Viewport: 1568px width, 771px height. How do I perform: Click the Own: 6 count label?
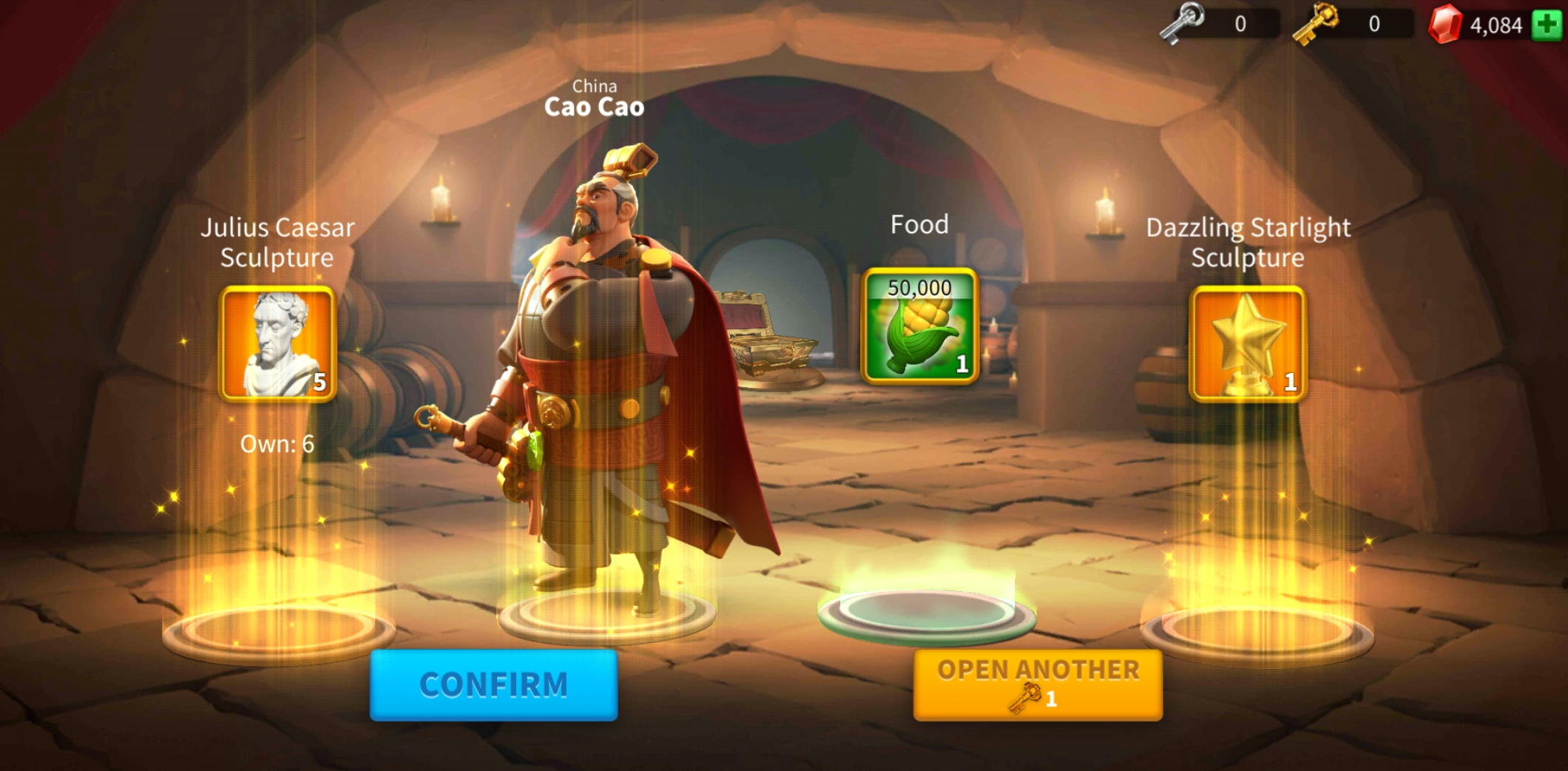(277, 444)
